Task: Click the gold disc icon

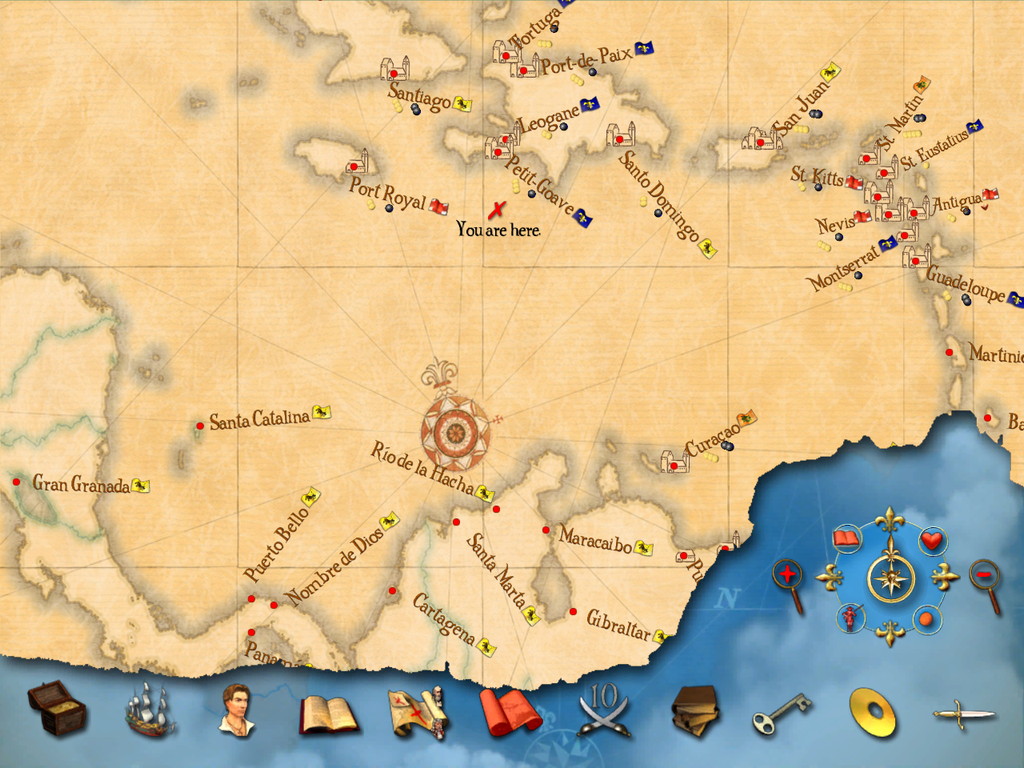Action: pos(872,712)
